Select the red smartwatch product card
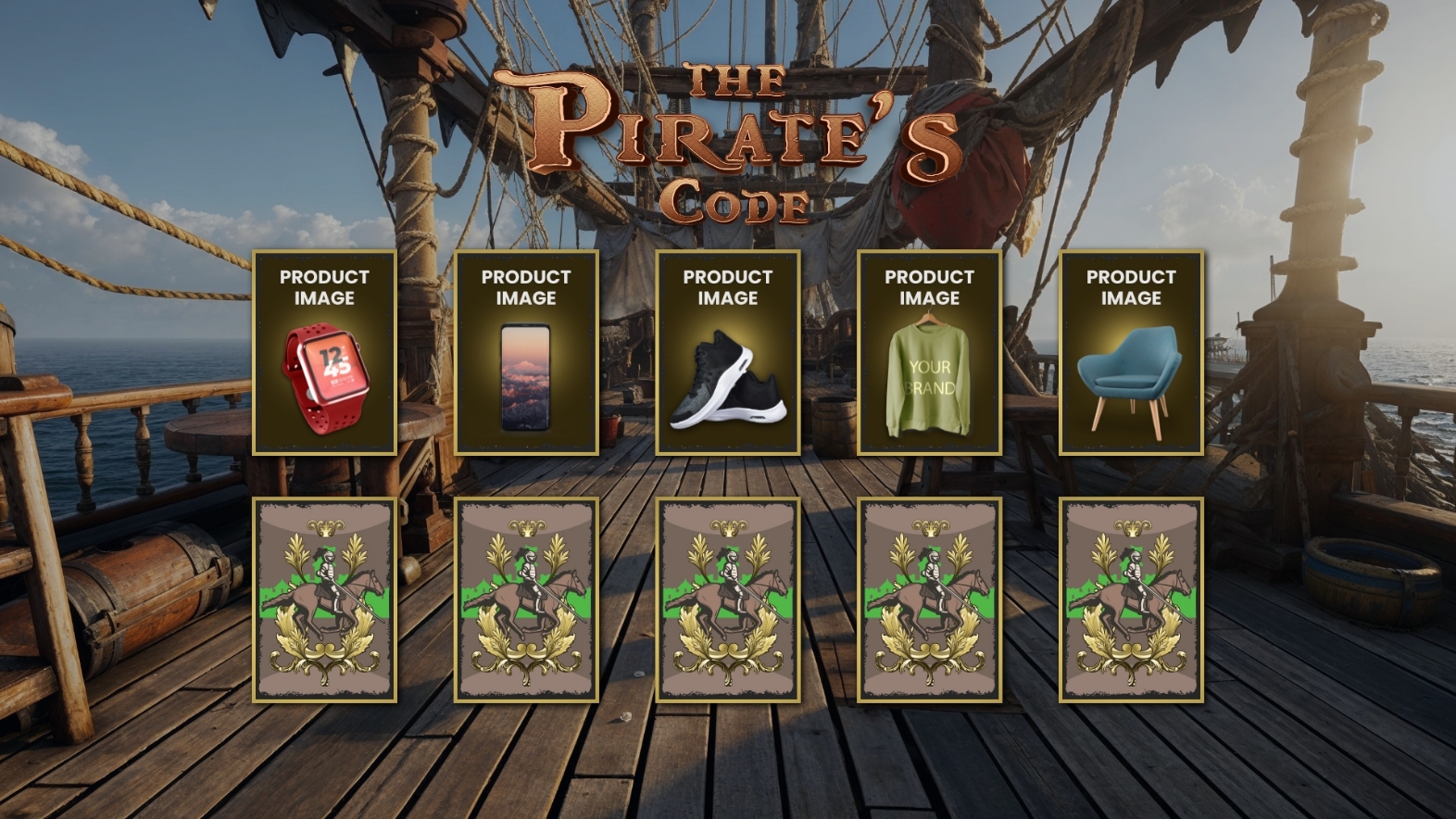Viewport: 1456px width, 819px height. (324, 353)
